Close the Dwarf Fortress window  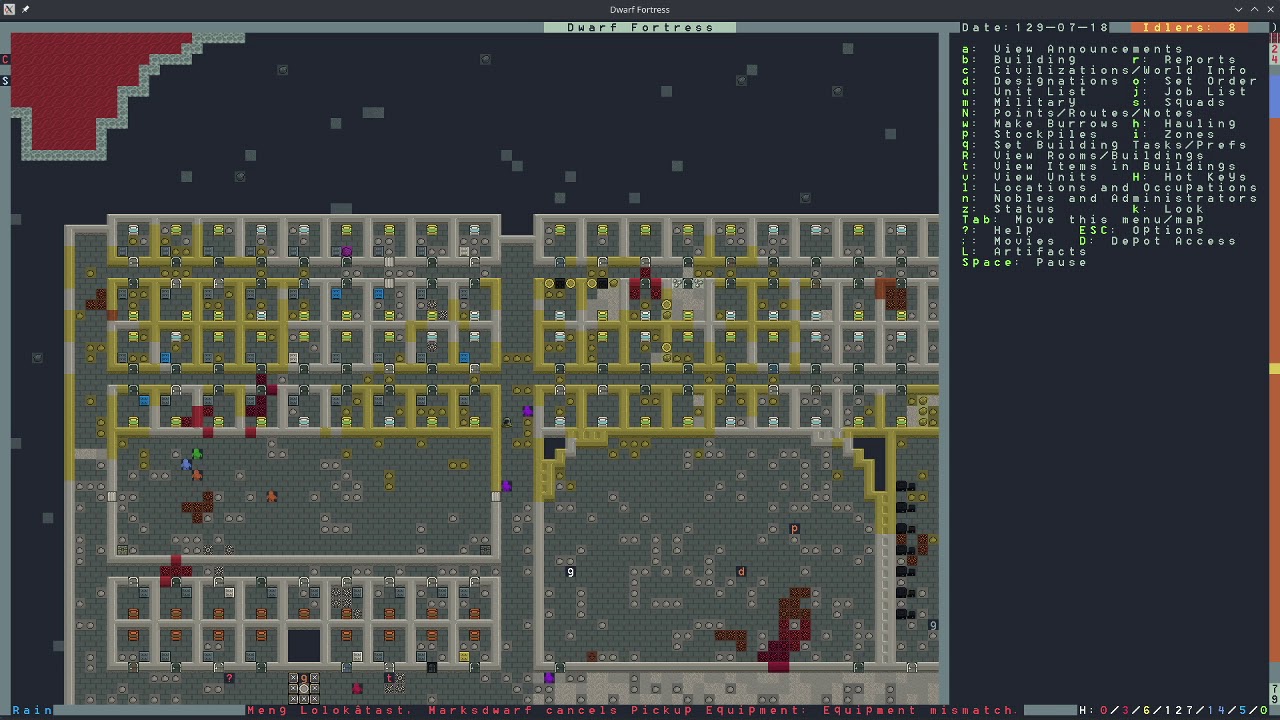pos(1271,9)
